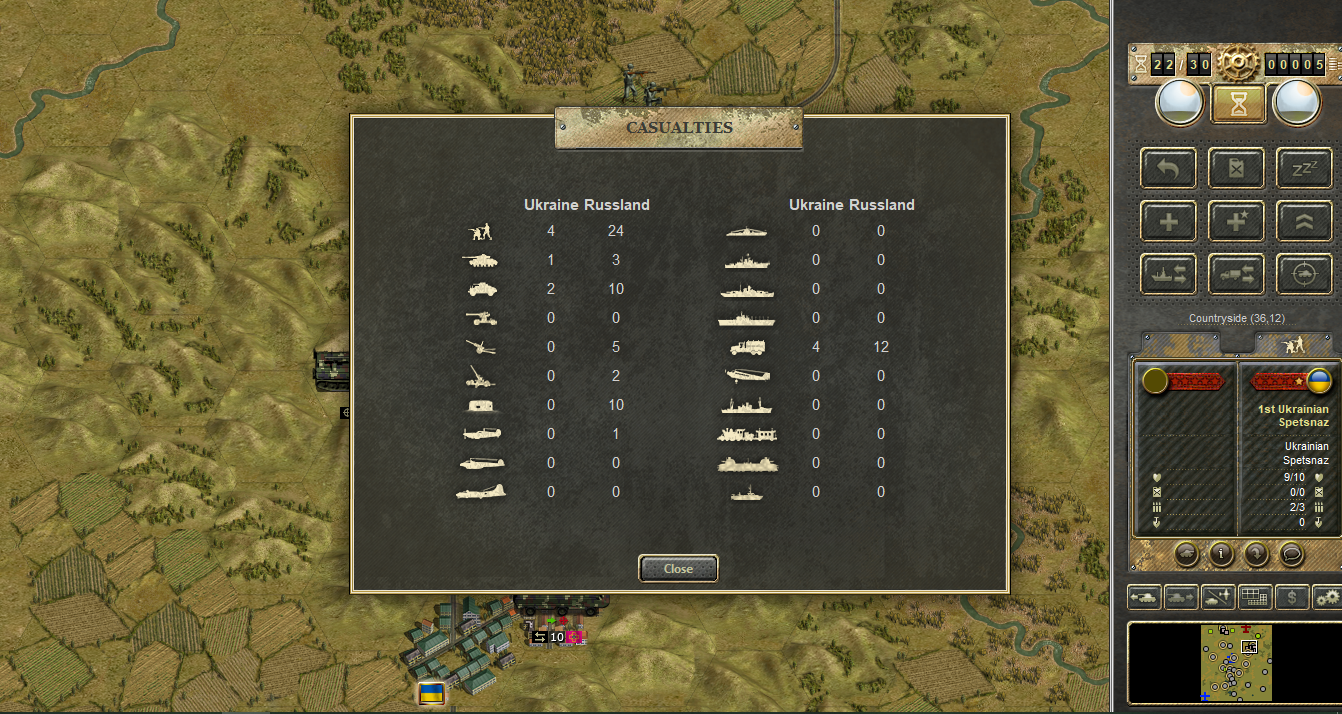1342x714 pixels.
Task: Click the tank crosshair button
Action: point(1304,273)
